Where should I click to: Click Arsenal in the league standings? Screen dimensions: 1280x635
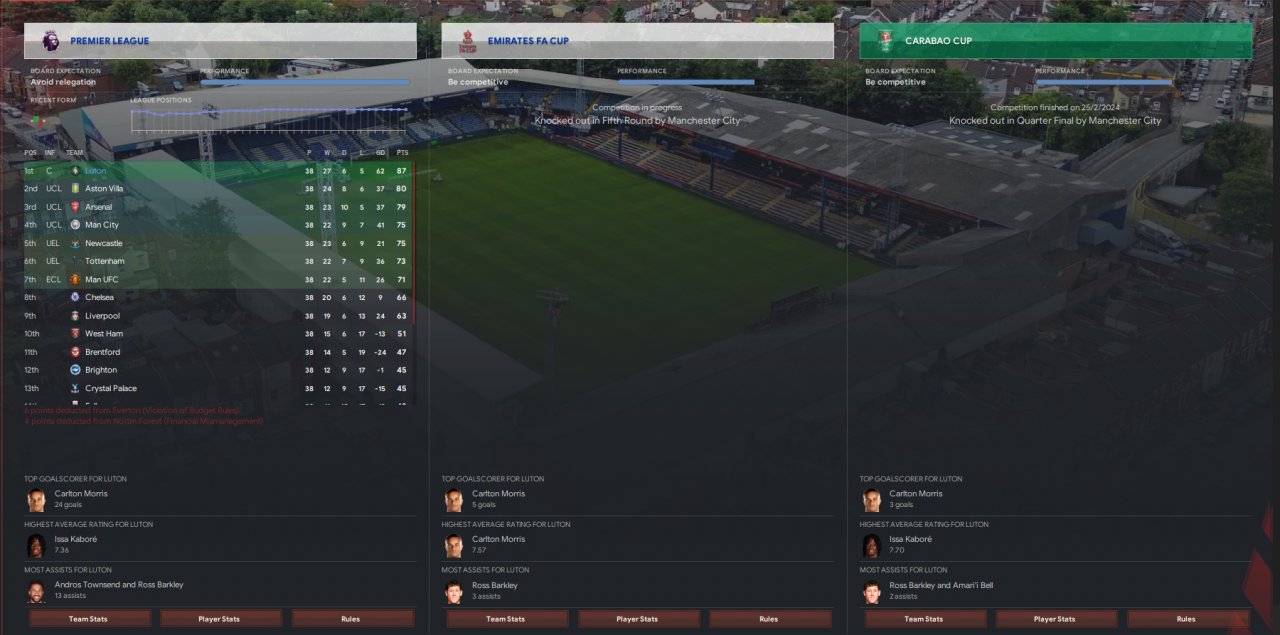(x=99, y=207)
